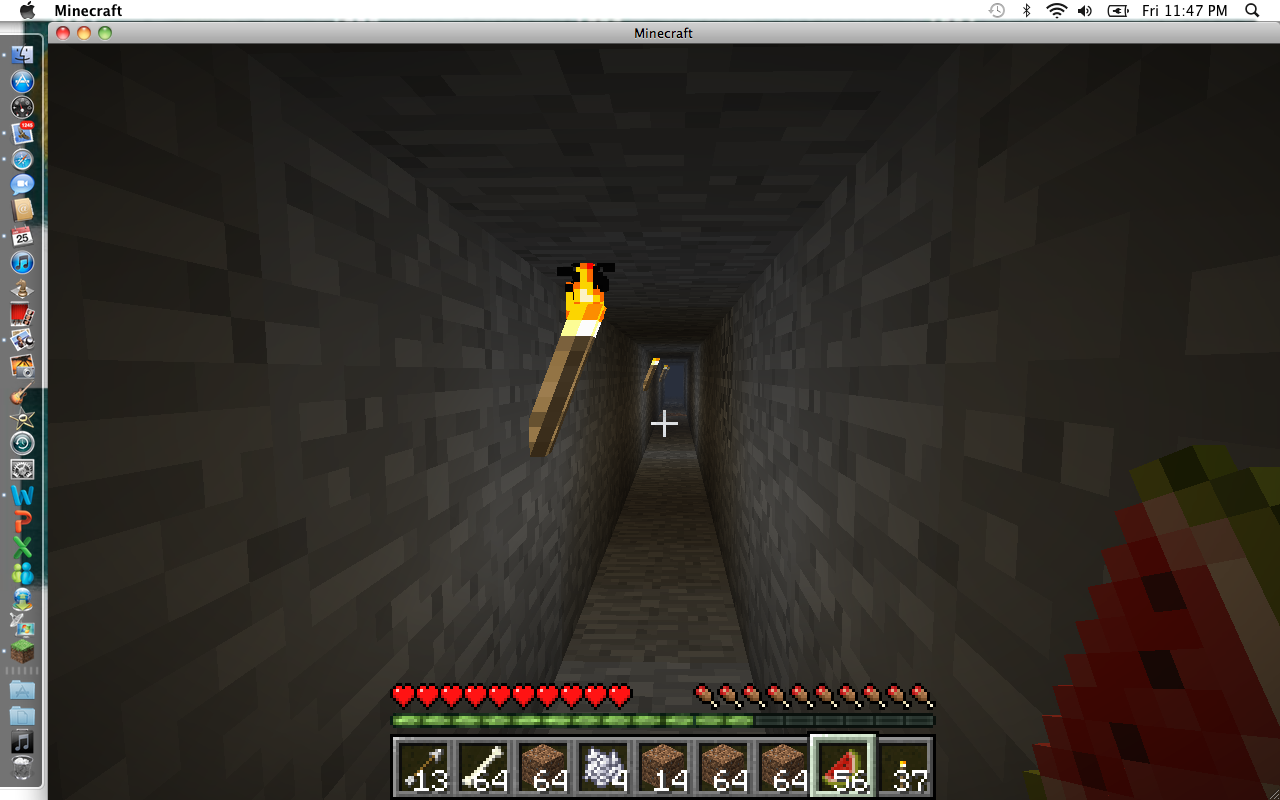This screenshot has width=1280, height=800.
Task: Open Photo Booth from the Dock
Action: pos(22,313)
